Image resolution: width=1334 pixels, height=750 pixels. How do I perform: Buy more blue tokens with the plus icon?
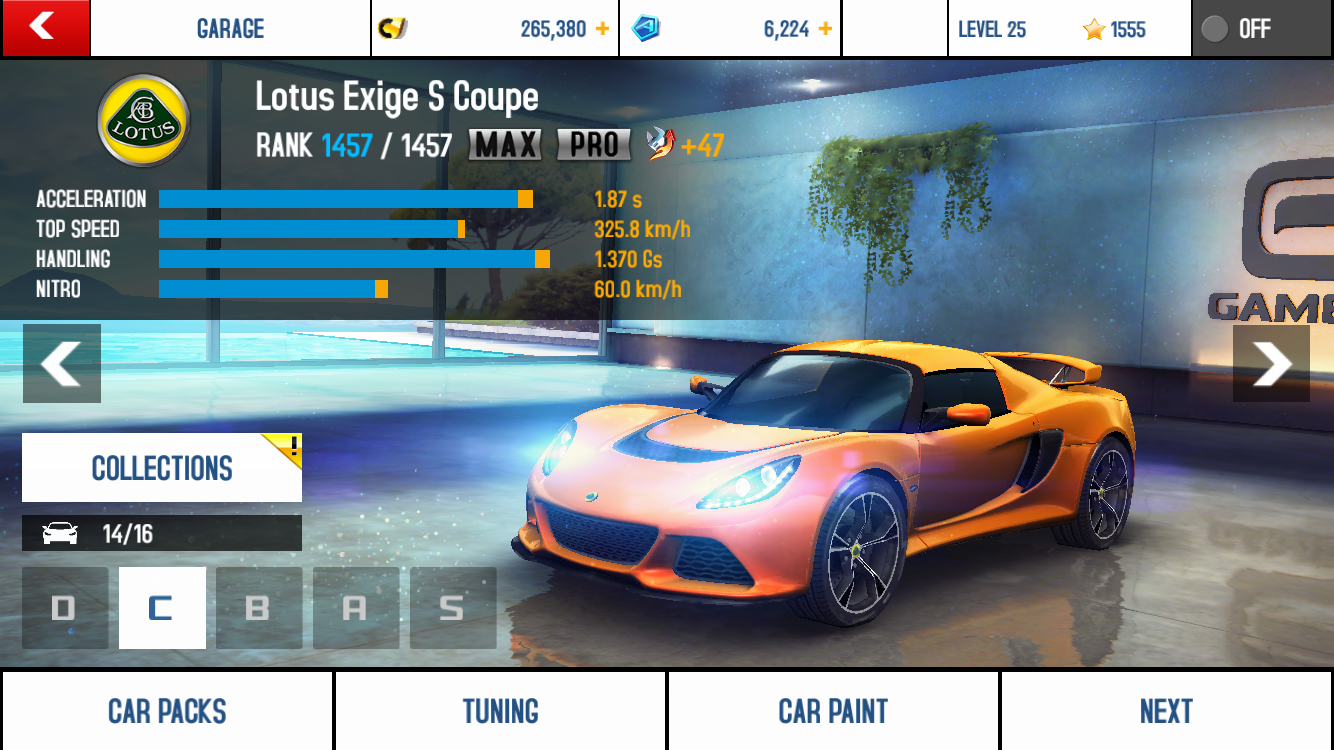(825, 29)
